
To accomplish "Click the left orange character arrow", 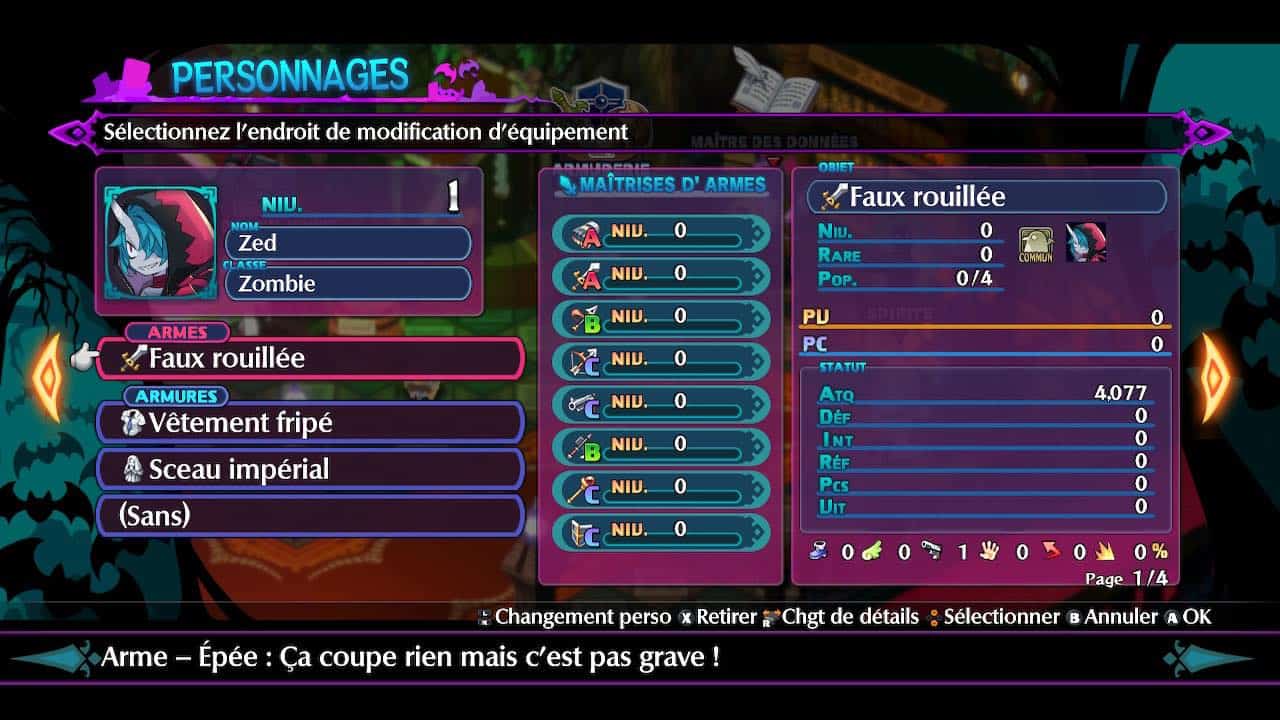I will point(47,377).
